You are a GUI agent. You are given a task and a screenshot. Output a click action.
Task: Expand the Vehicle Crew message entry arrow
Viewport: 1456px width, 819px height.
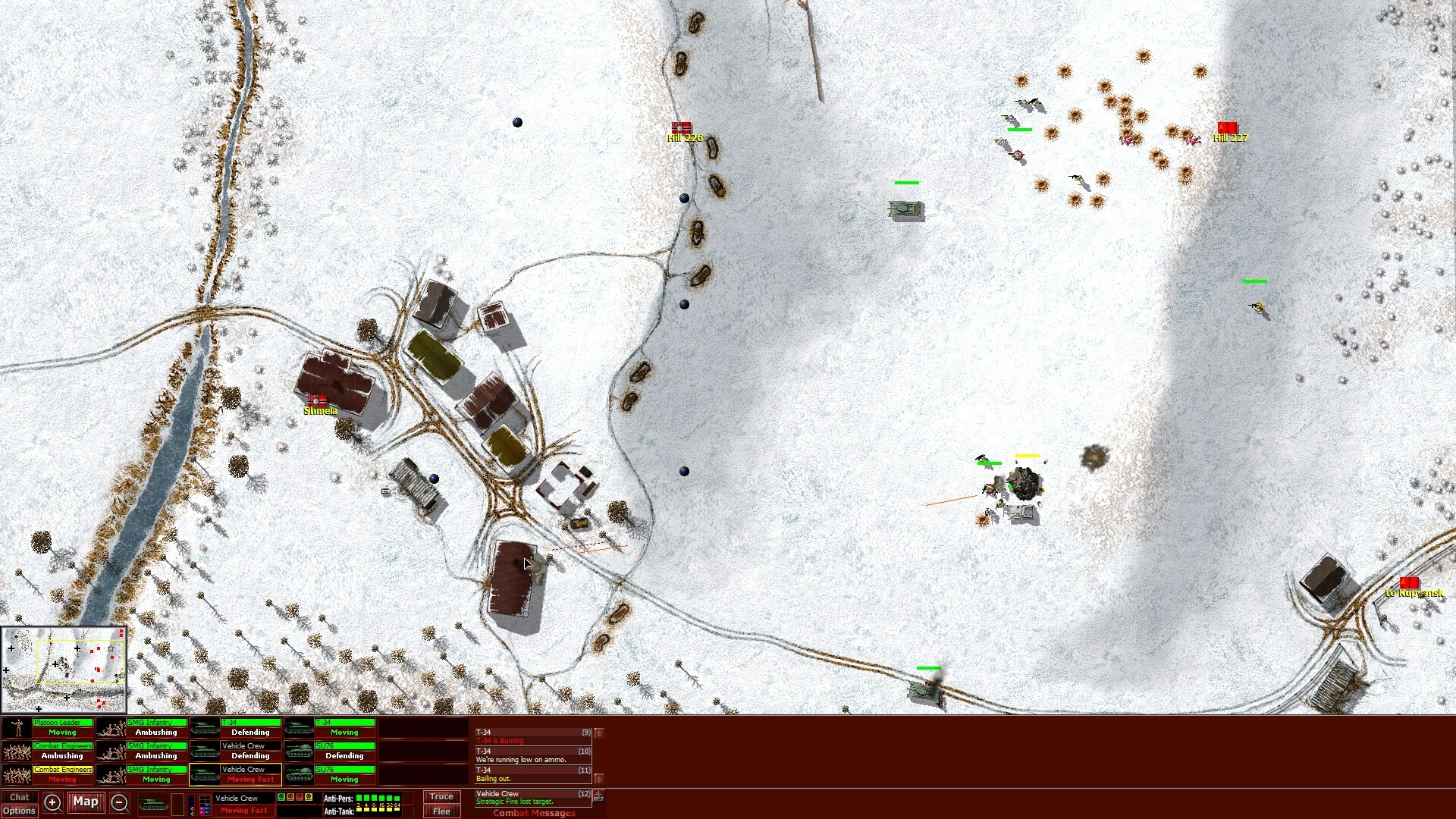point(598,796)
